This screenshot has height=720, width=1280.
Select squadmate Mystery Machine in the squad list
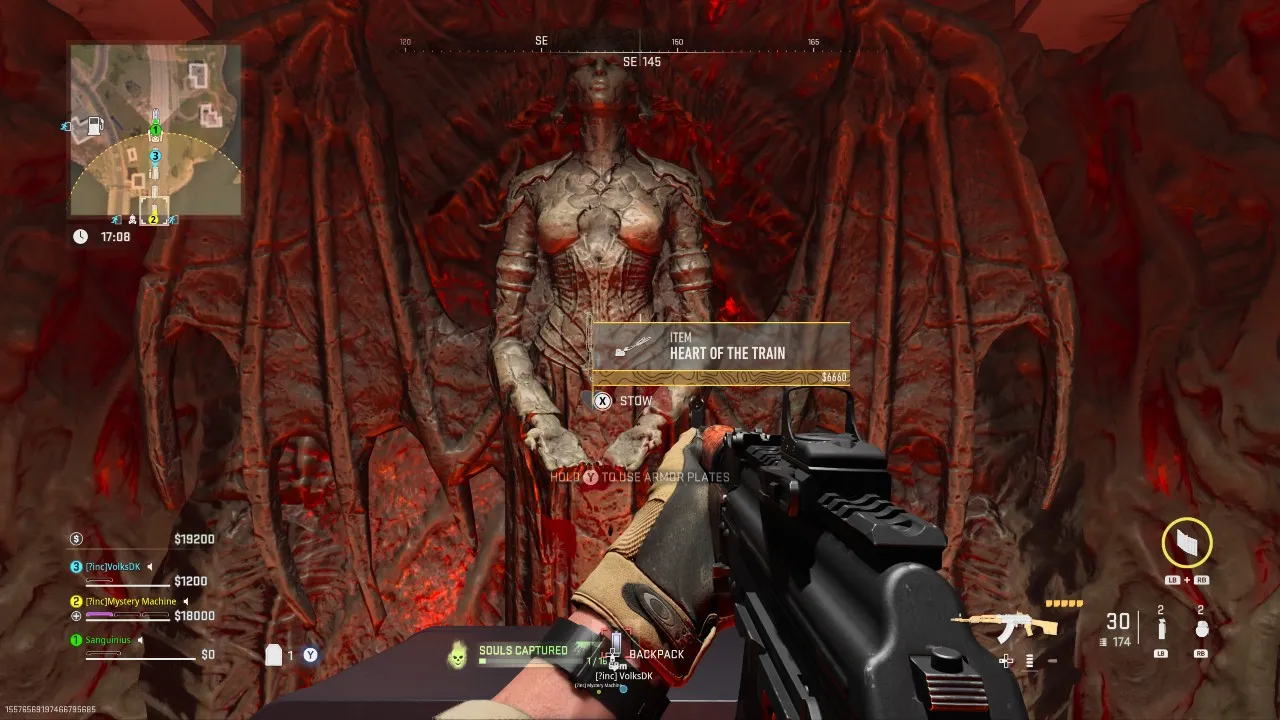click(130, 601)
